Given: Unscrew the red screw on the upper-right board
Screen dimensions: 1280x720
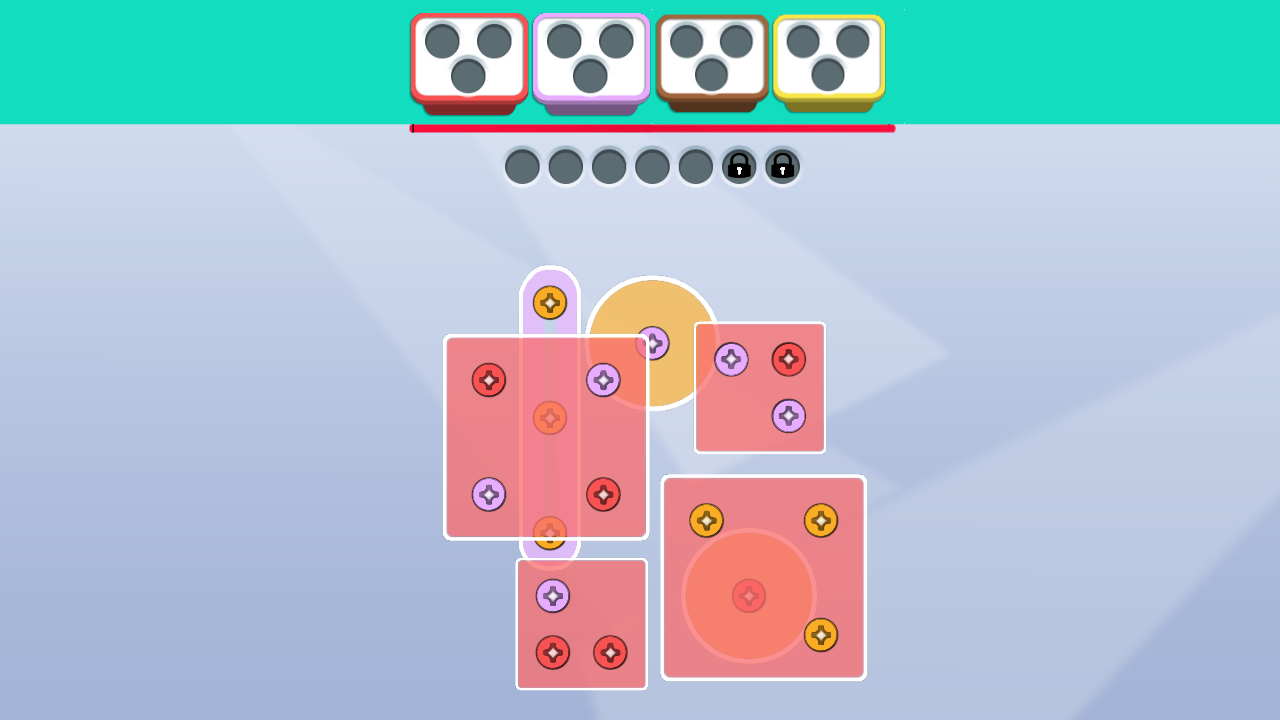Looking at the screenshot, I should (789, 359).
